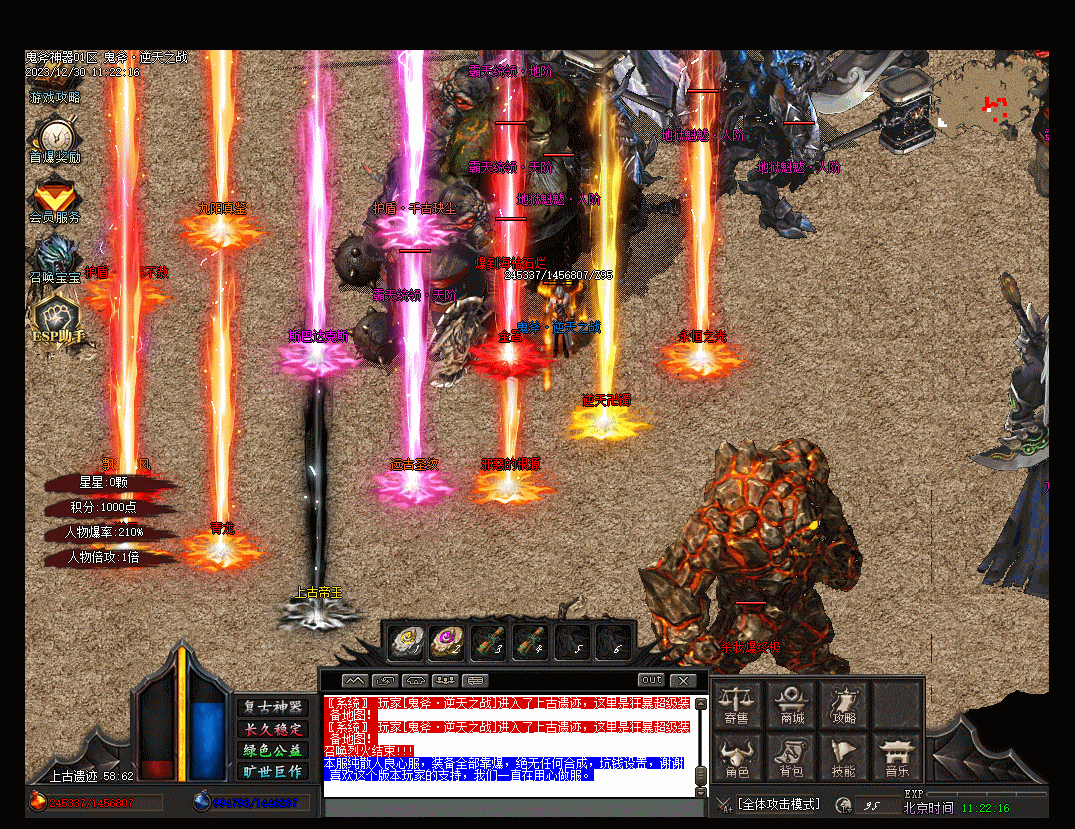Screen dimensions: 1075x829
Task: Click the 召唤宝宝 summon pet icon
Action: tap(54, 258)
